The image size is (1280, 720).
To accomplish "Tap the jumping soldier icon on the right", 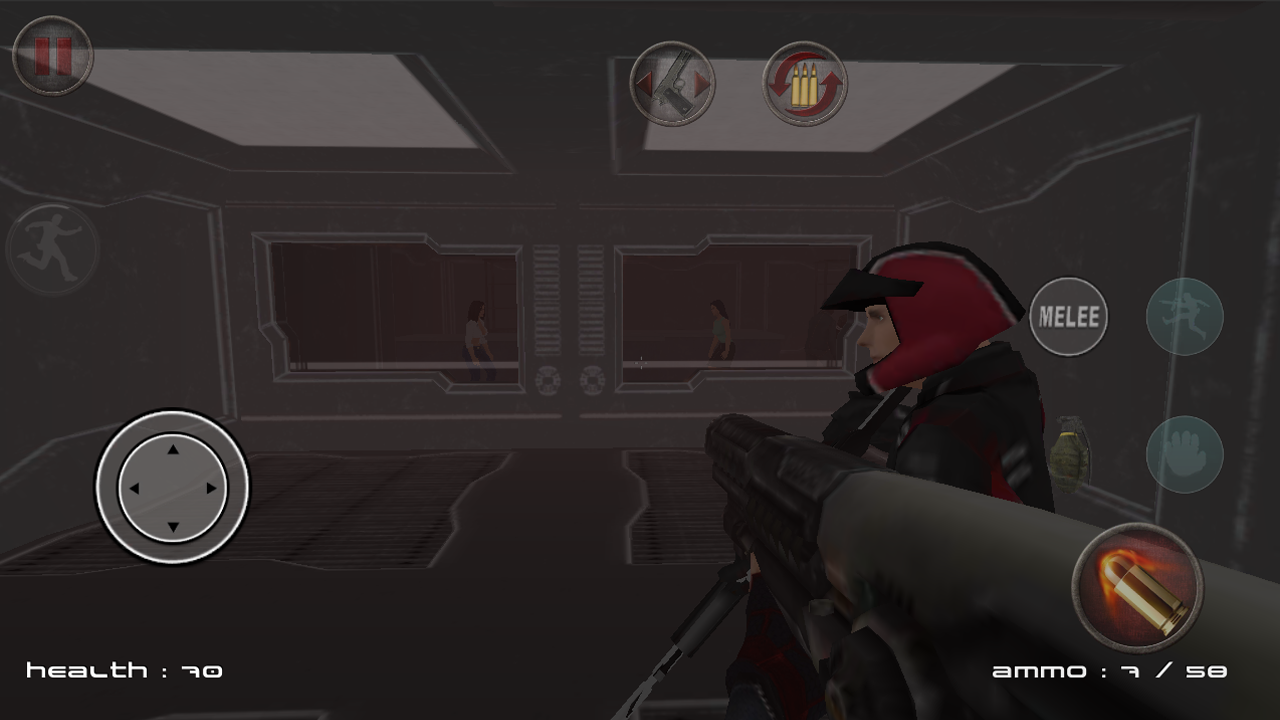I will pyautogui.click(x=1186, y=316).
